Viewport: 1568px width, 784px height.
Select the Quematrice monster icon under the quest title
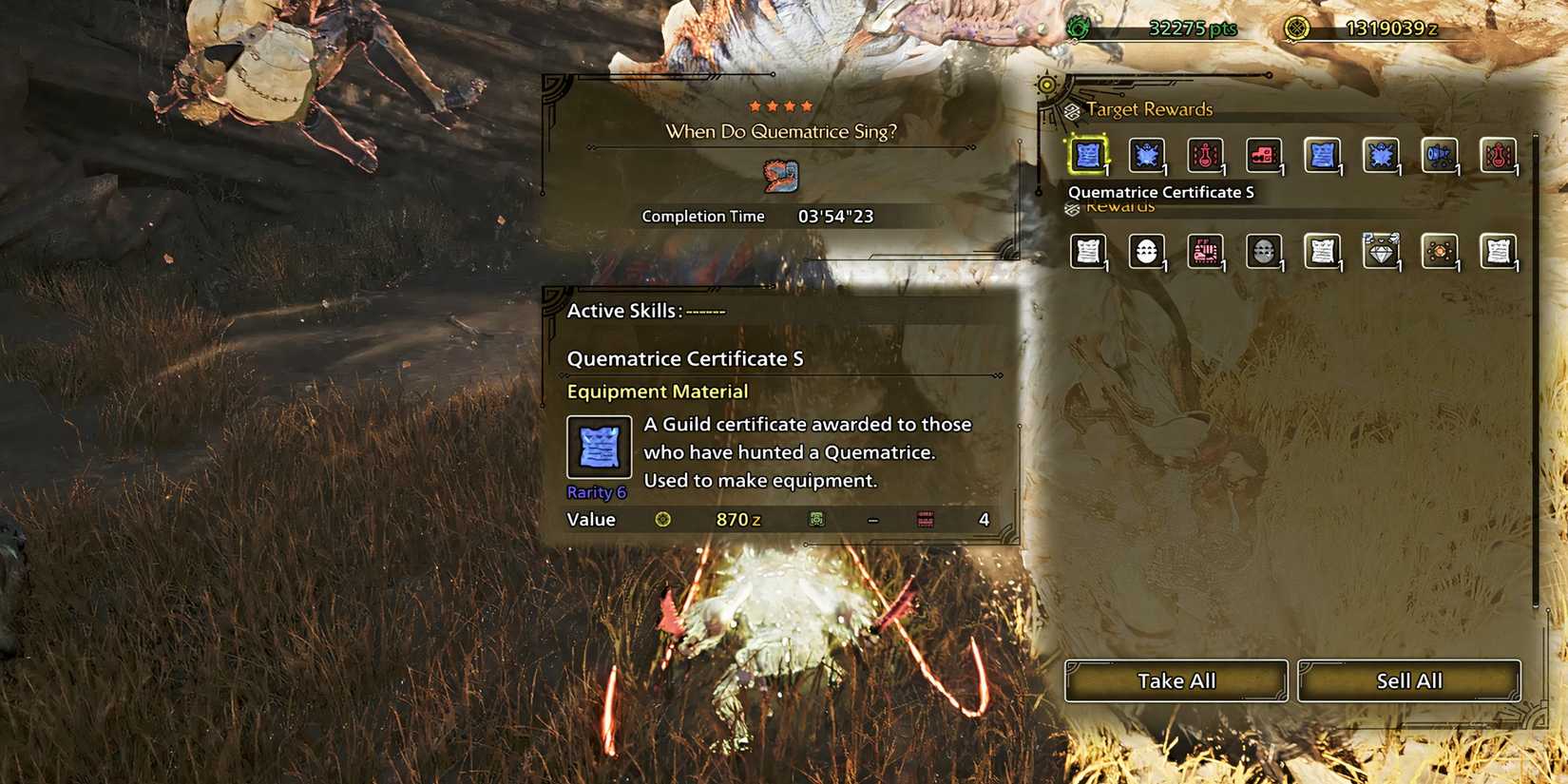pyautogui.click(x=783, y=176)
